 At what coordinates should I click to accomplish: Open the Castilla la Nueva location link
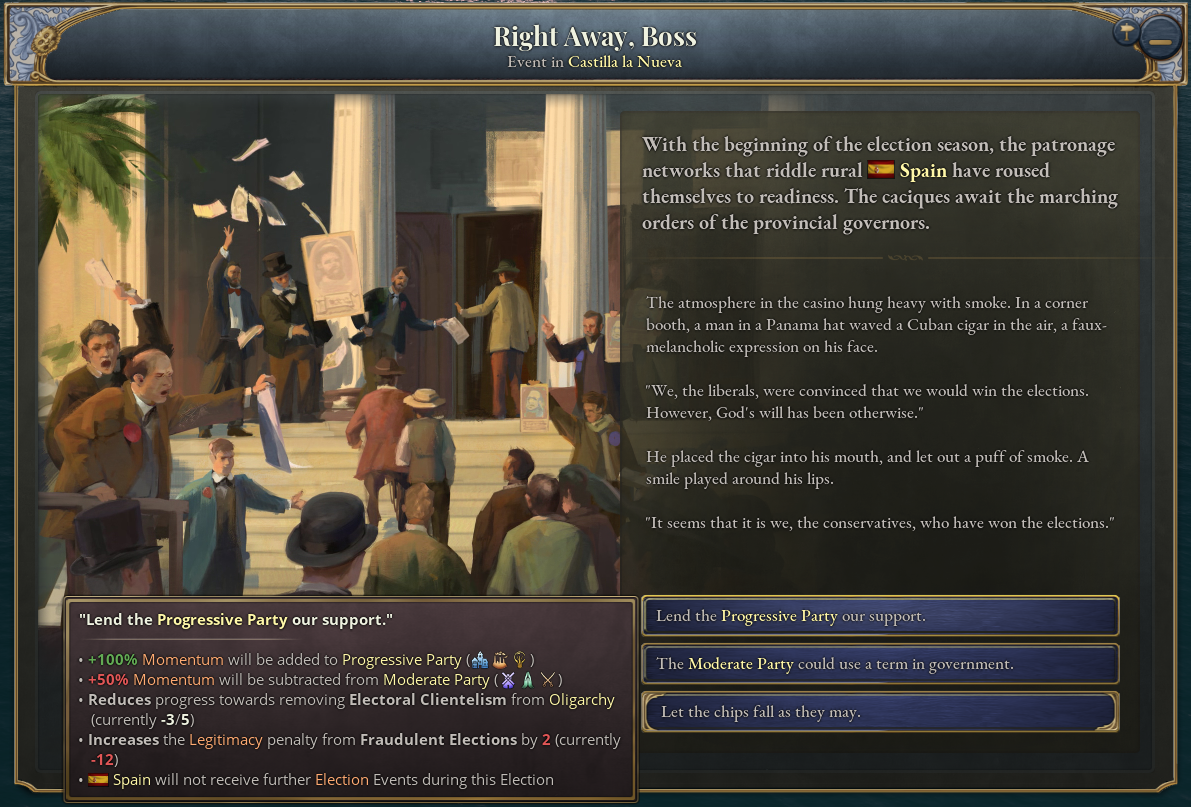(625, 62)
